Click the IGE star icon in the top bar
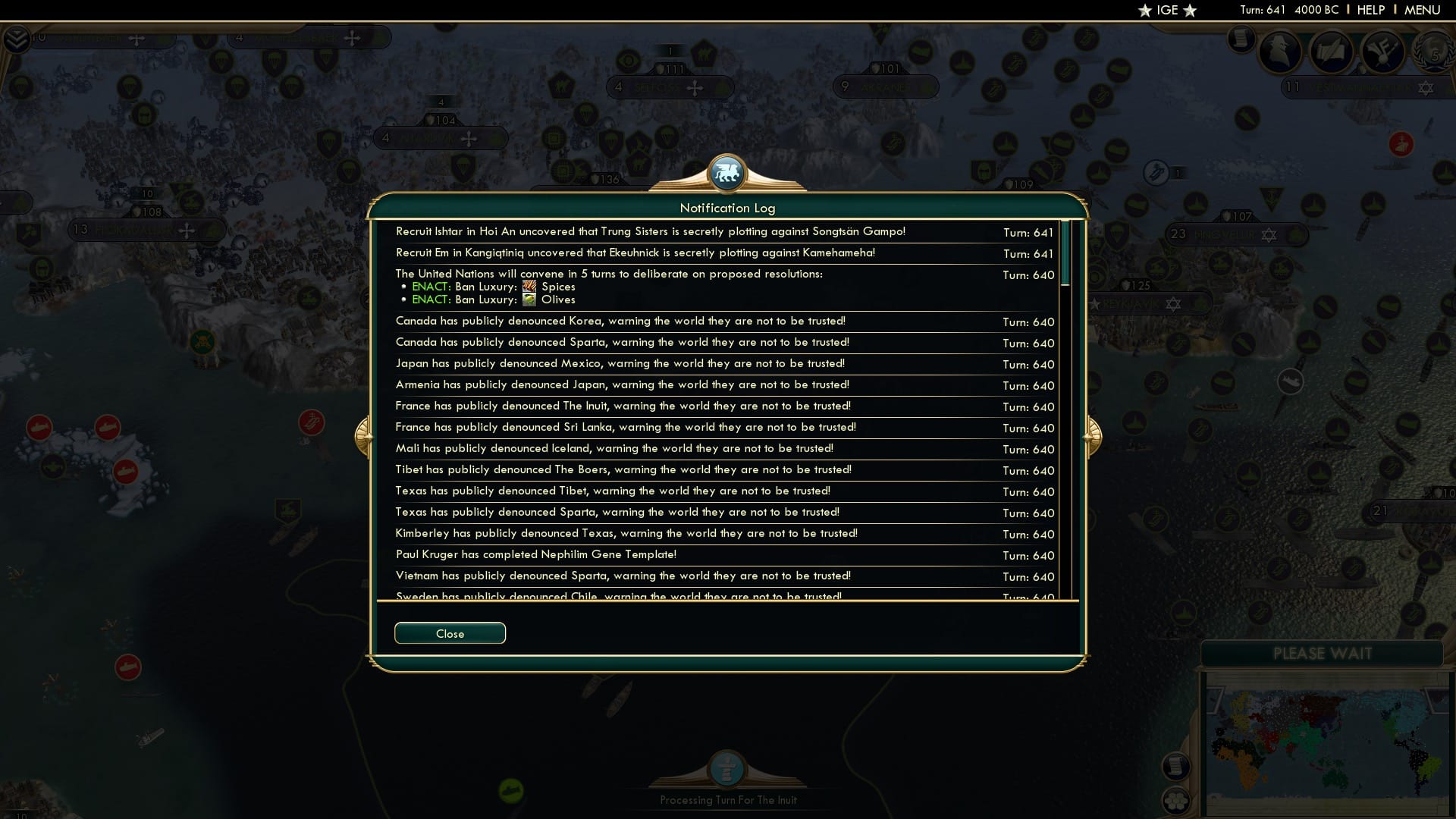This screenshot has height=819, width=1456. [1144, 10]
